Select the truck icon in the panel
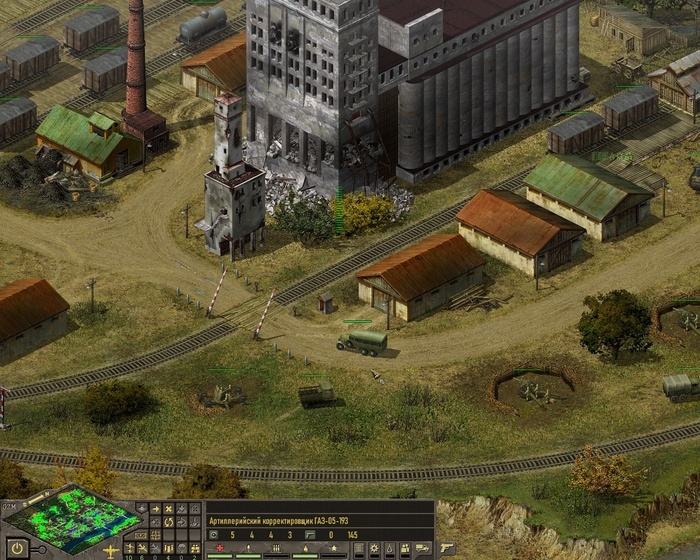The height and width of the screenshot is (560, 700). [421, 548]
